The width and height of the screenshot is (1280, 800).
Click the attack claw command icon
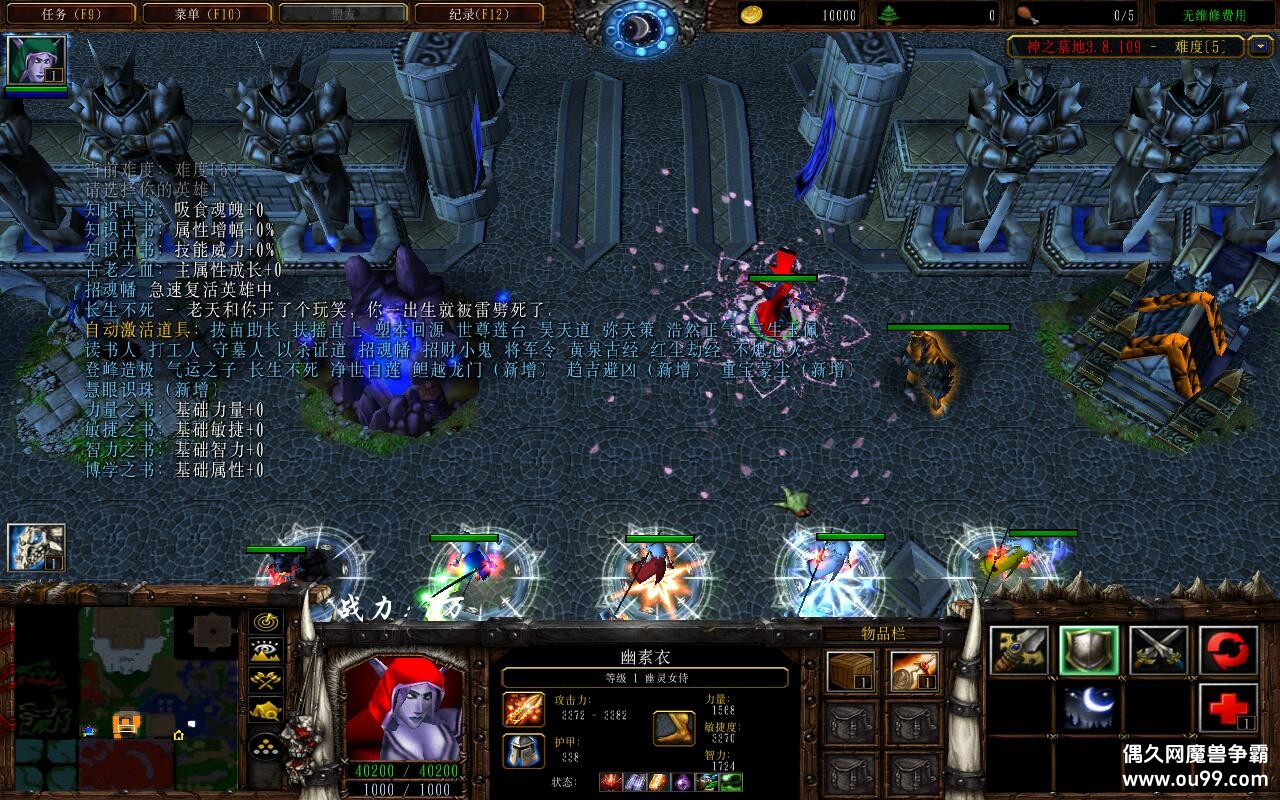pyautogui.click(x=1020, y=649)
